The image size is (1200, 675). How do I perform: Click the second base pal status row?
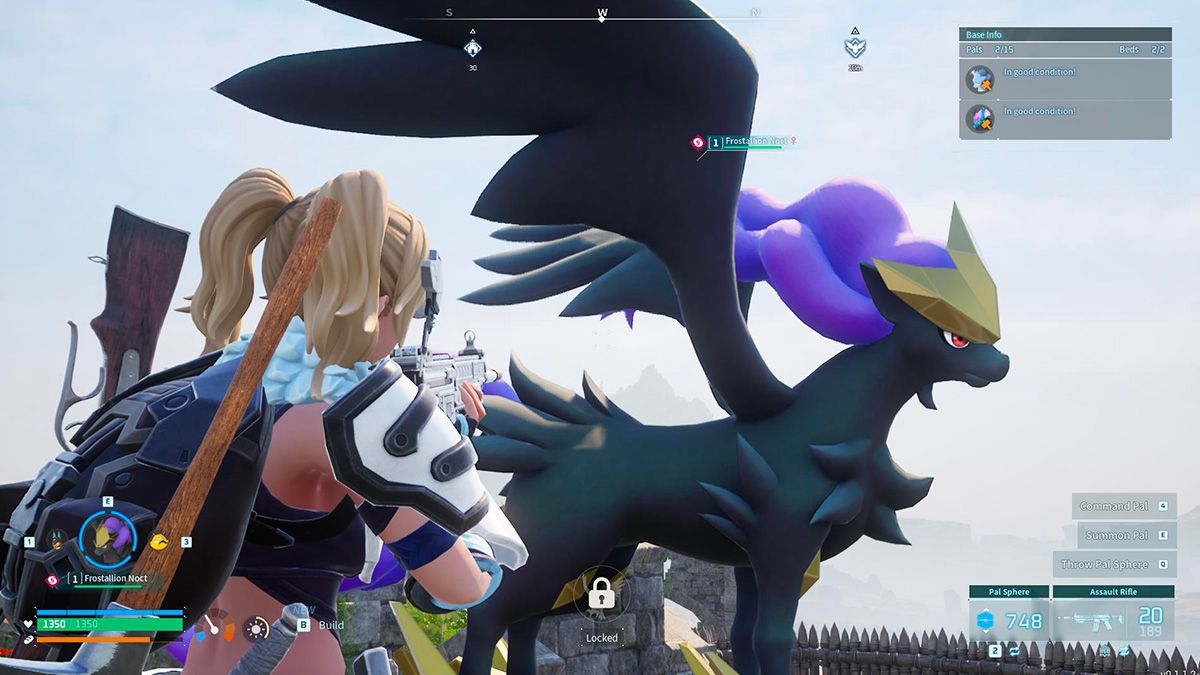pyautogui.click(x=1065, y=119)
